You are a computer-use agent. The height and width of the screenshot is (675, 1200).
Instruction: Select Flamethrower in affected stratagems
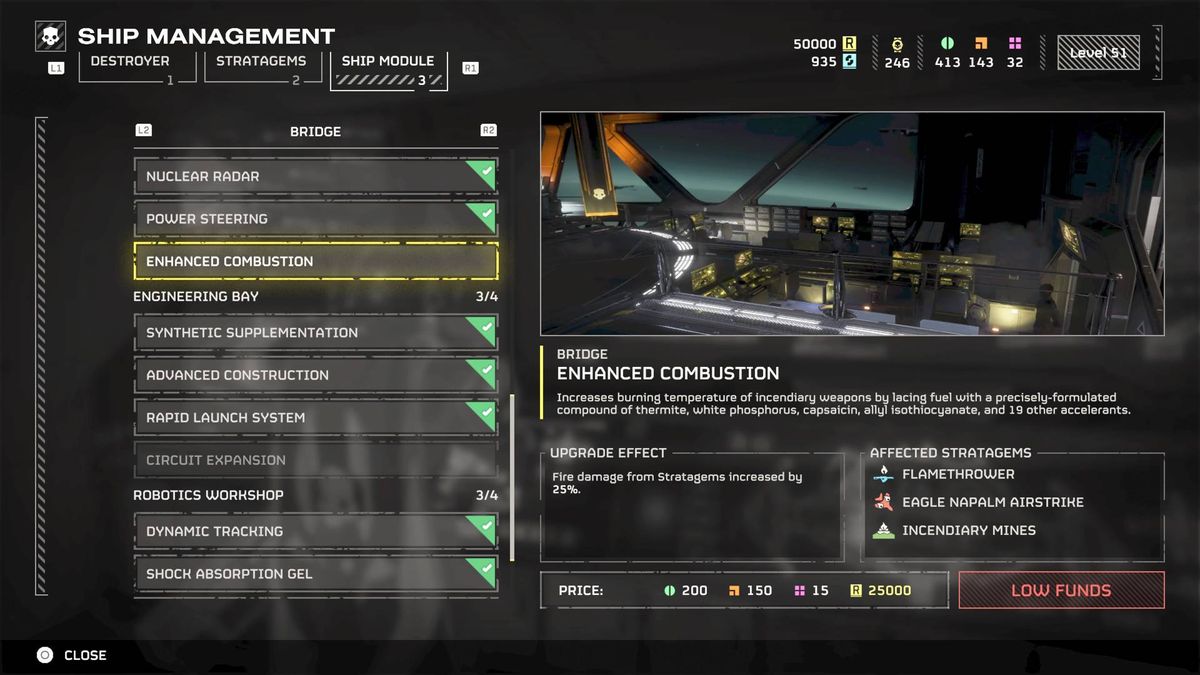coord(957,474)
